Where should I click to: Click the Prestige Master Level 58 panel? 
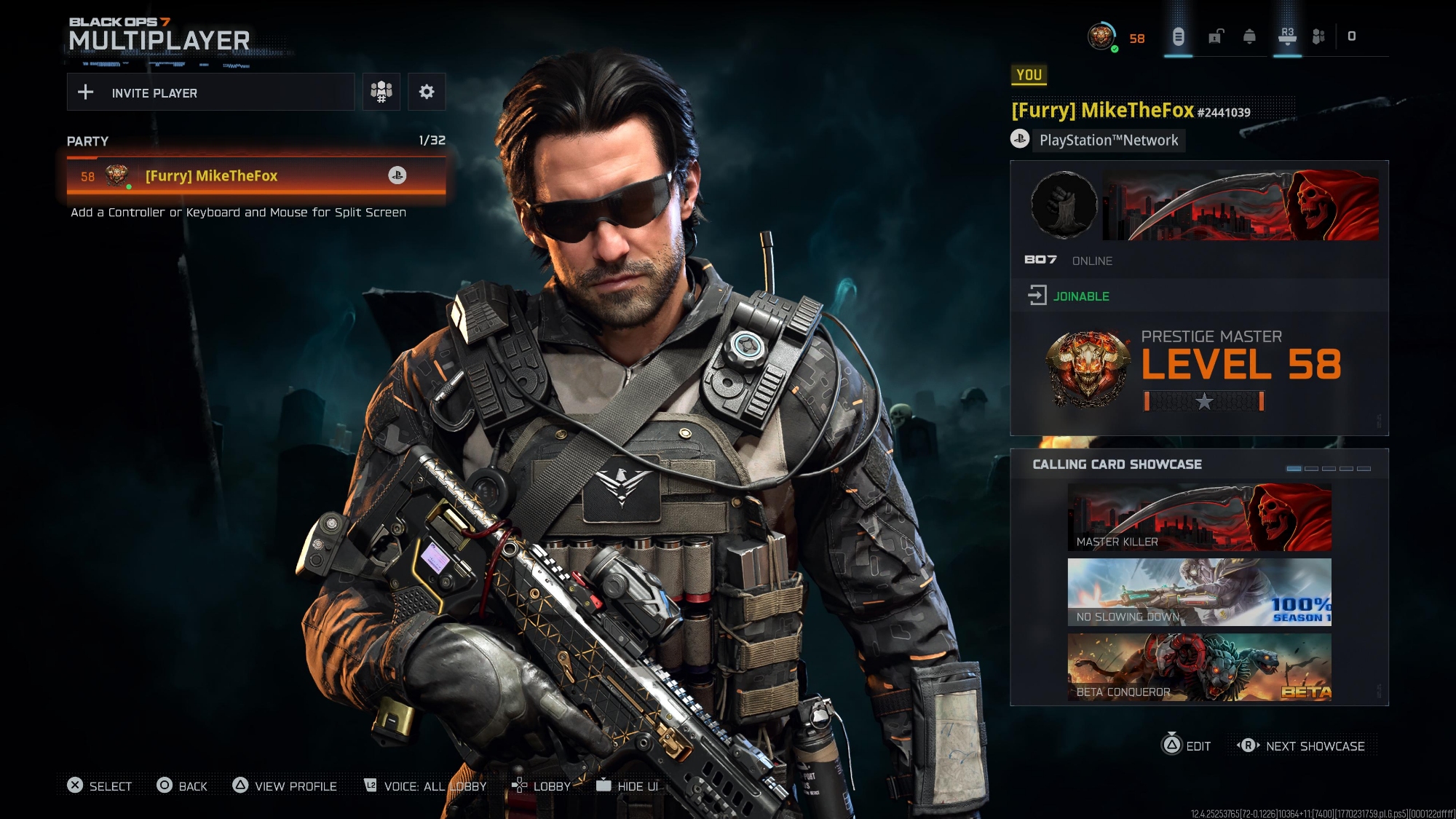pyautogui.click(x=1199, y=373)
